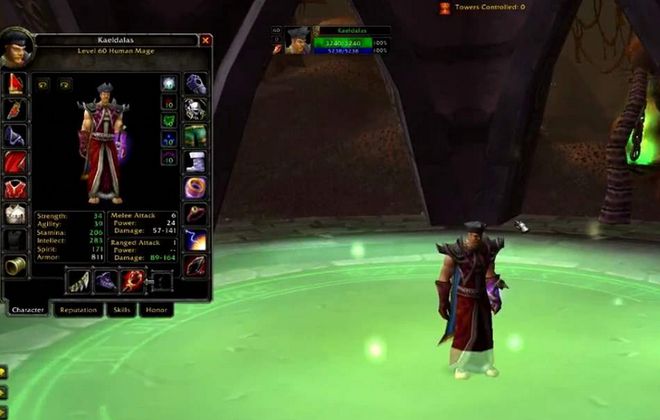The width and height of the screenshot is (660, 420).
Task: Click the red cloak back slot
Action: click(x=15, y=161)
